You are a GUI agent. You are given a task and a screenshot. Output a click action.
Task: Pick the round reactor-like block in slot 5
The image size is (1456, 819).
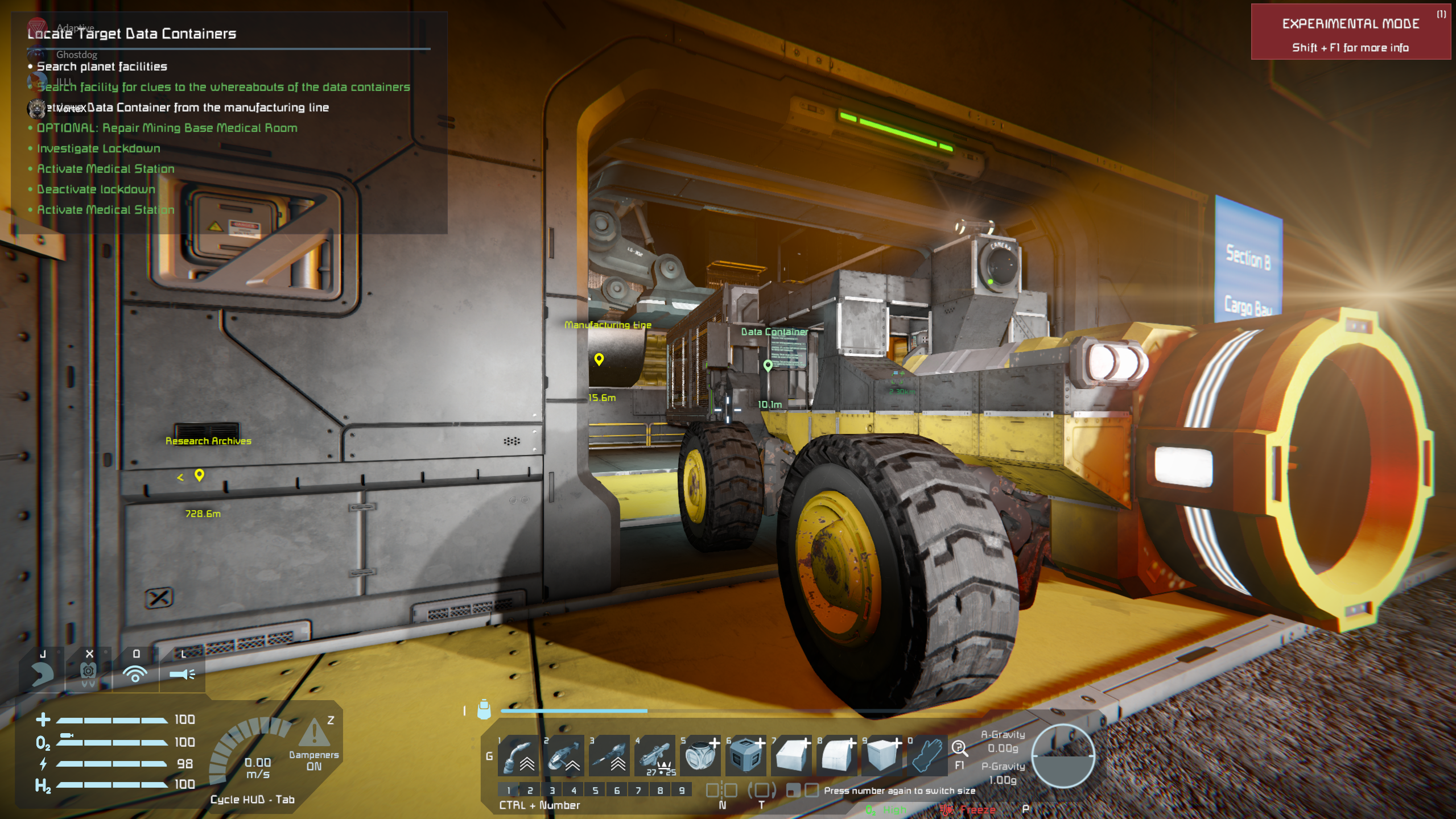pyautogui.click(x=700, y=756)
